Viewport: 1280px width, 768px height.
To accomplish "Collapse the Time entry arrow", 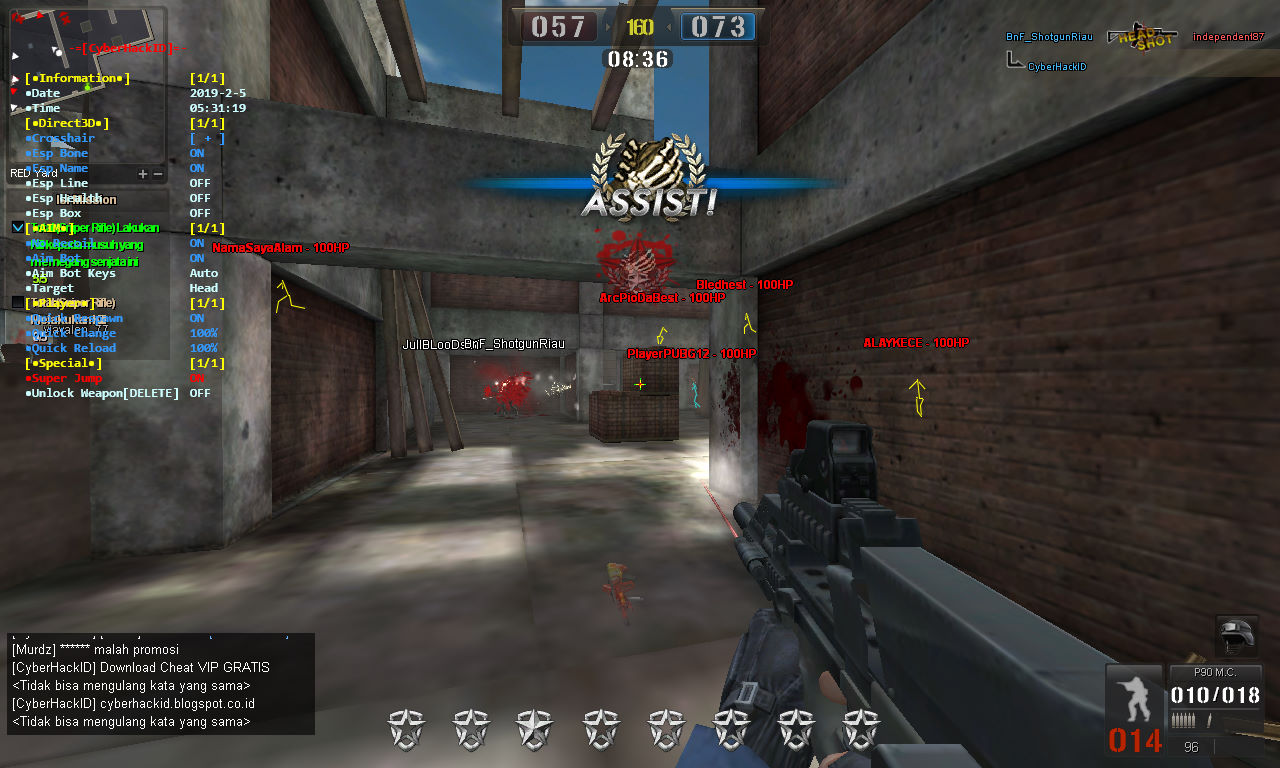I will coord(13,108).
